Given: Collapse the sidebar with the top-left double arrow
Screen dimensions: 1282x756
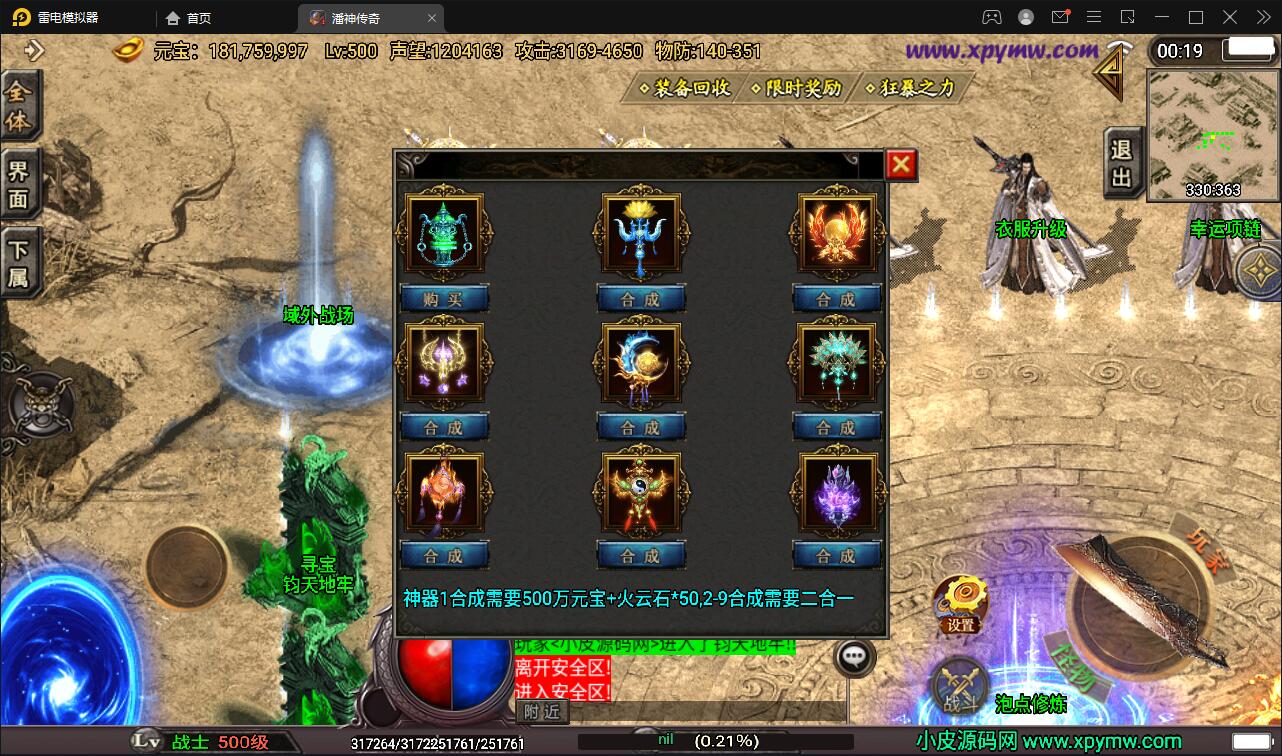Looking at the screenshot, I should [x=35, y=49].
